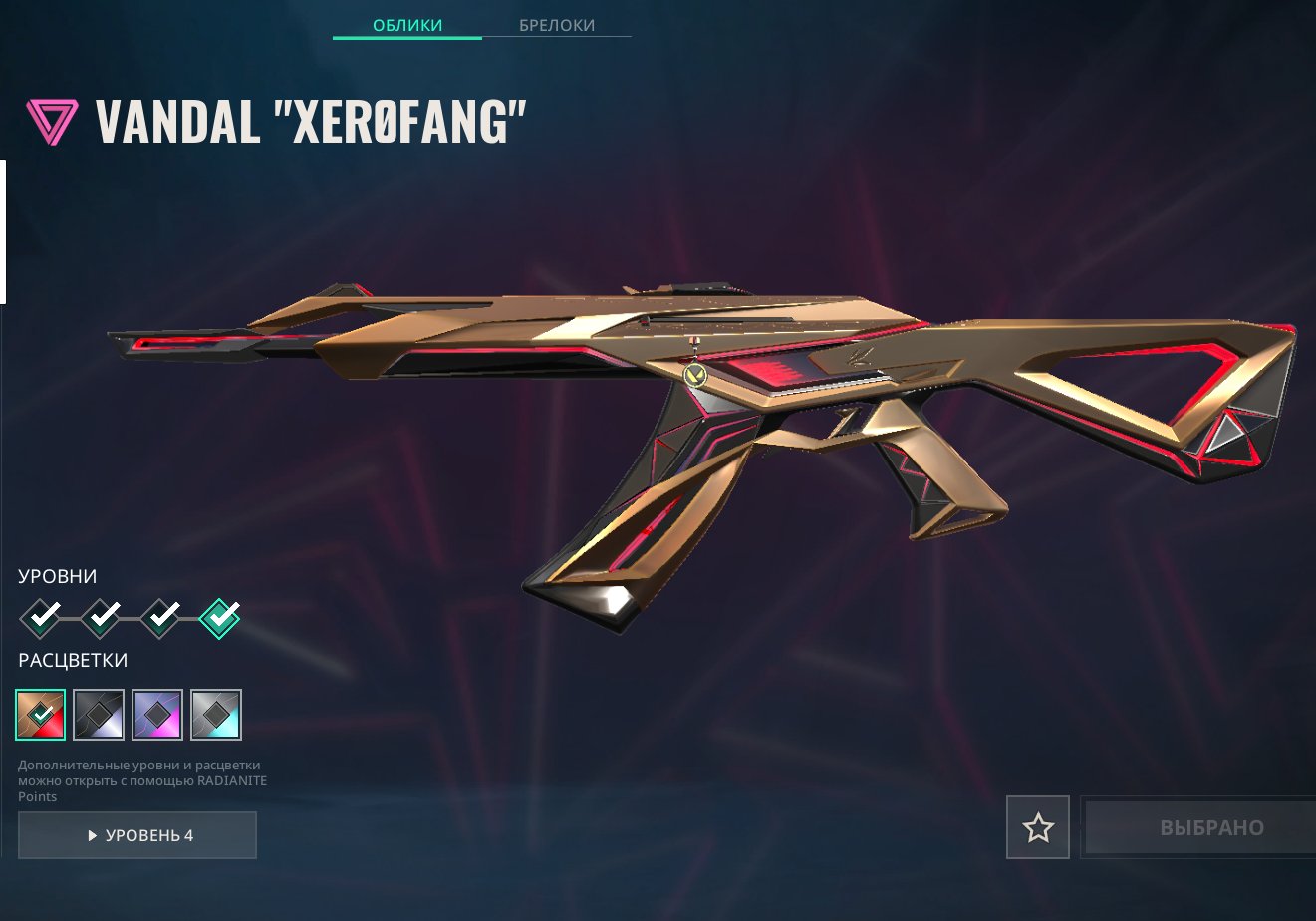Select the highlighted fourth level diamond
1316x921 pixels.
tap(220, 618)
